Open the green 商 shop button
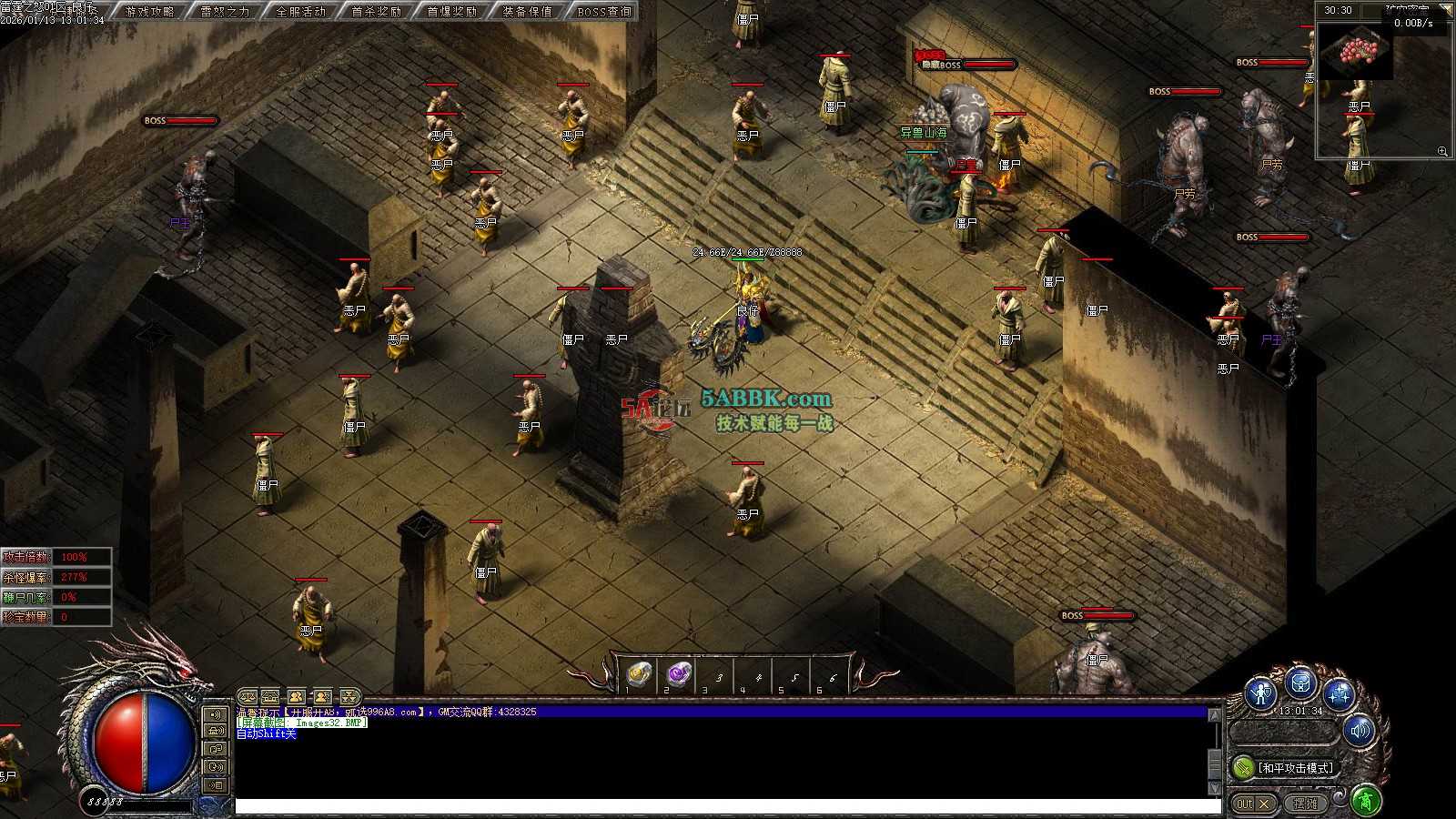The height and width of the screenshot is (819, 1456). point(1365,801)
